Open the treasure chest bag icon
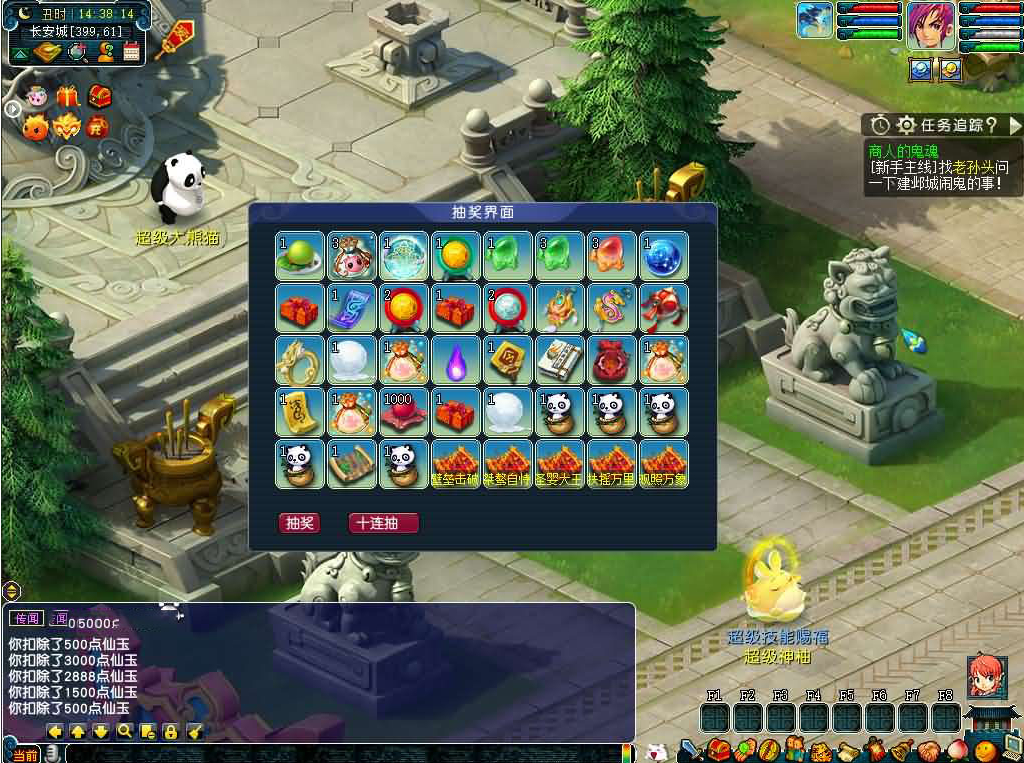Viewport: 1024px width, 763px height. click(x=719, y=750)
